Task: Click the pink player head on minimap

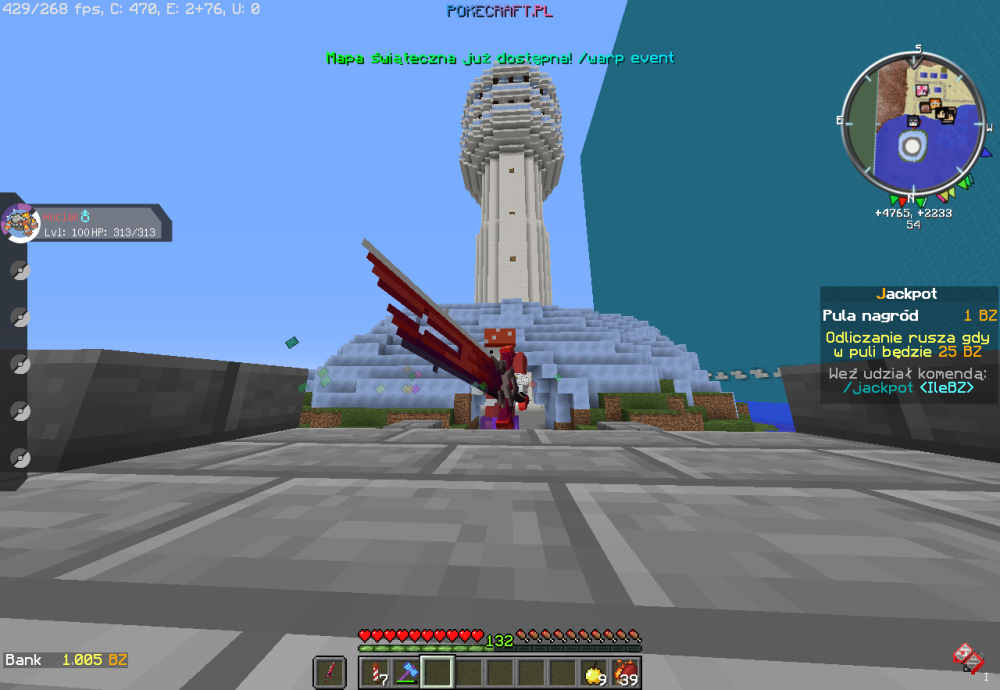Action: (921, 91)
